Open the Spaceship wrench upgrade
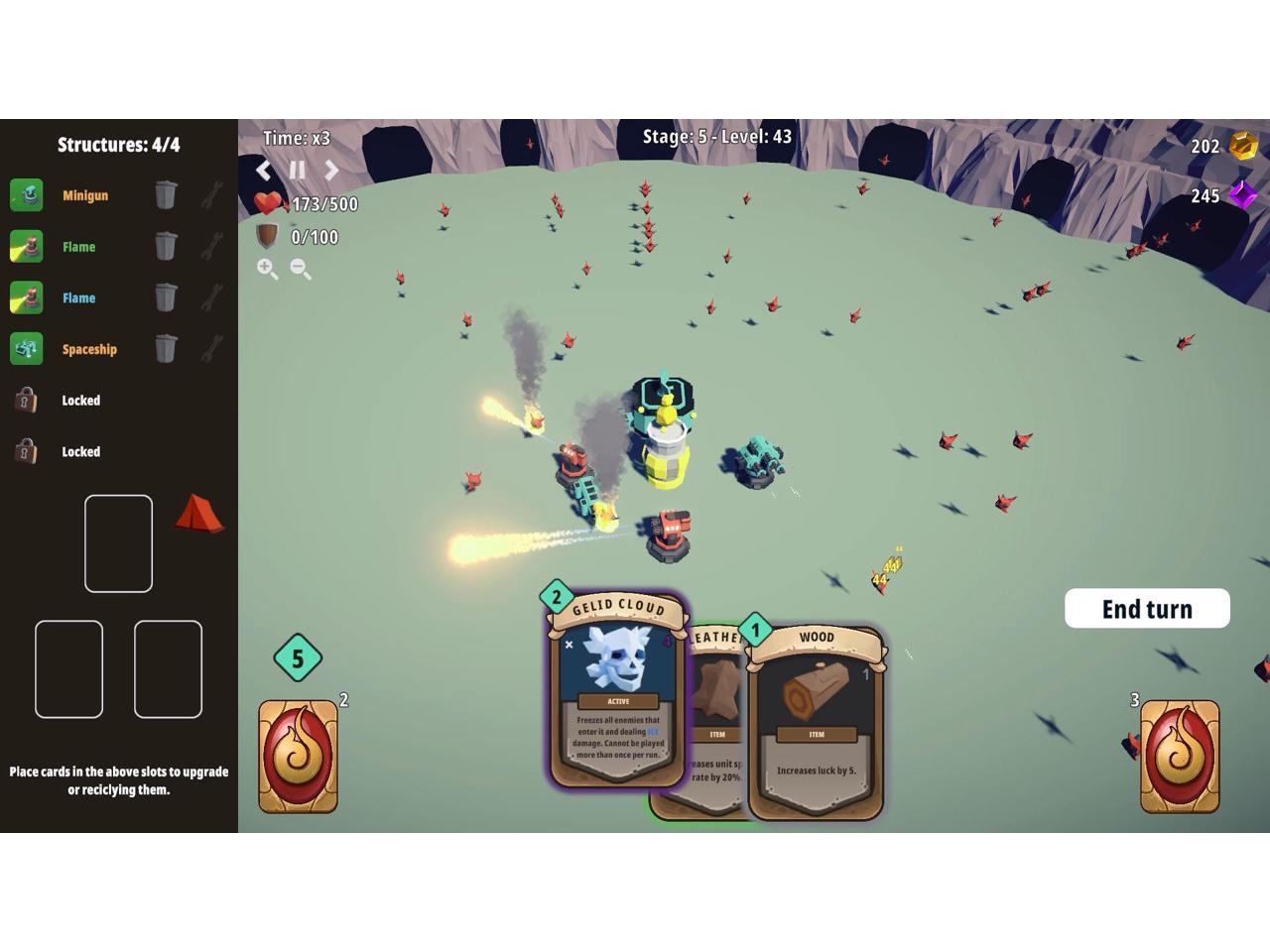This screenshot has width=1270, height=952. (x=211, y=349)
